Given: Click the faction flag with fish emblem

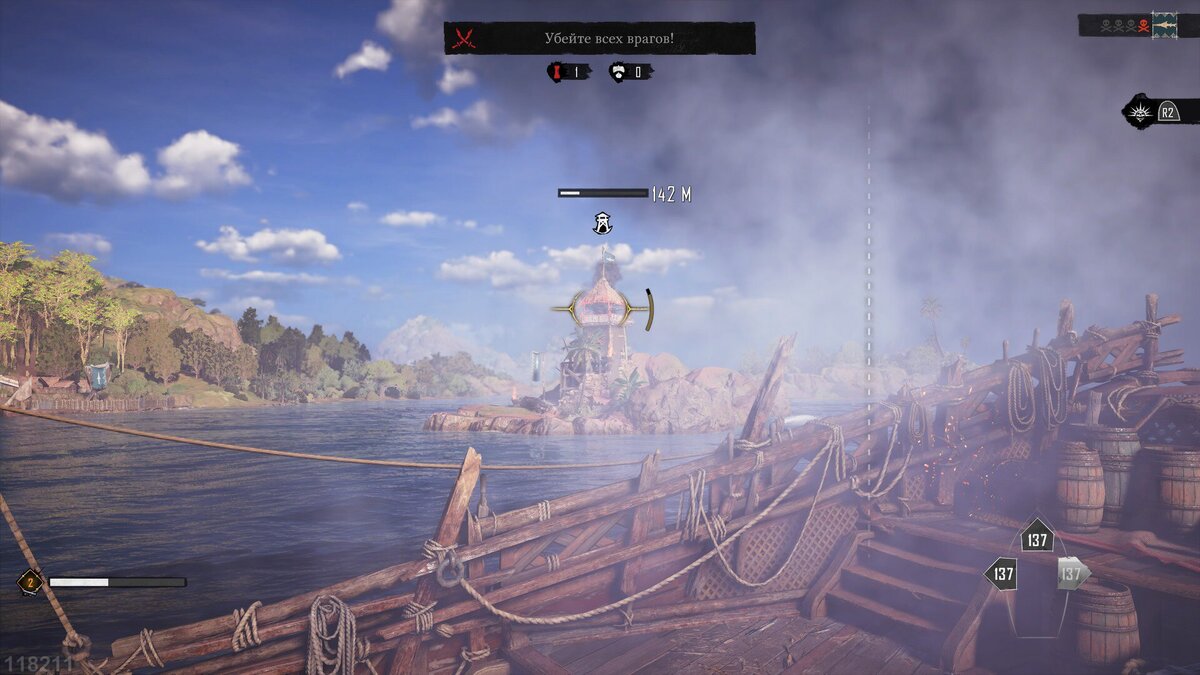Looking at the screenshot, I should coord(1164,25).
